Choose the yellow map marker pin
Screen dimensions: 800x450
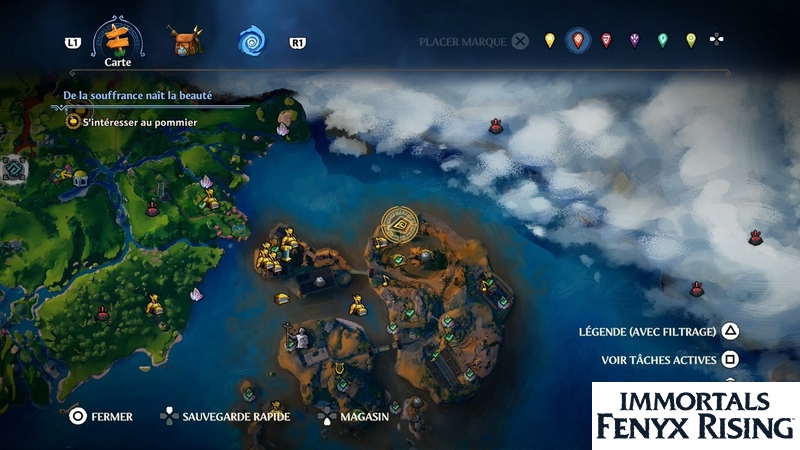tap(549, 41)
